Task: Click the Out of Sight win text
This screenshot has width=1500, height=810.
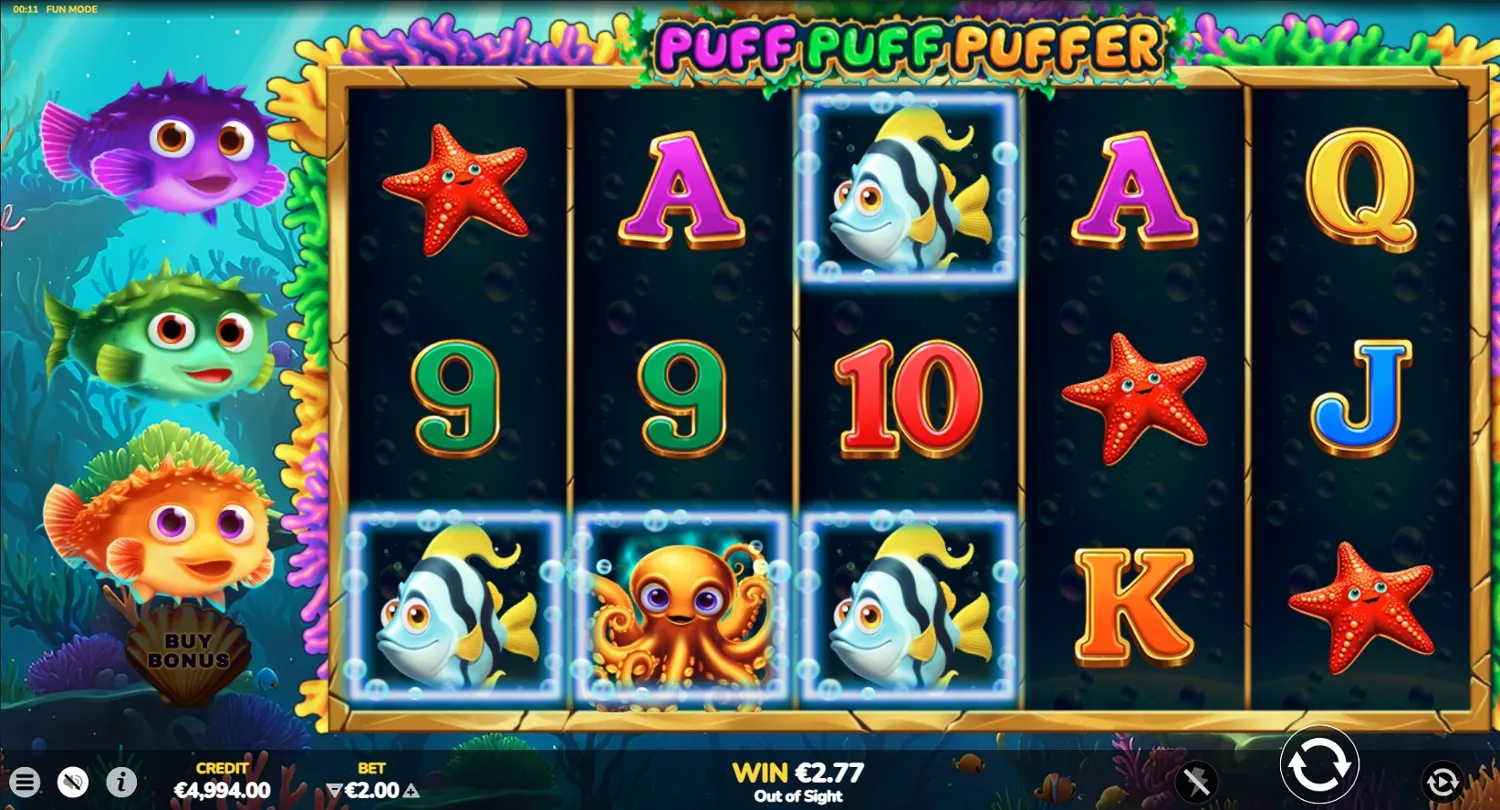Action: coord(800,796)
